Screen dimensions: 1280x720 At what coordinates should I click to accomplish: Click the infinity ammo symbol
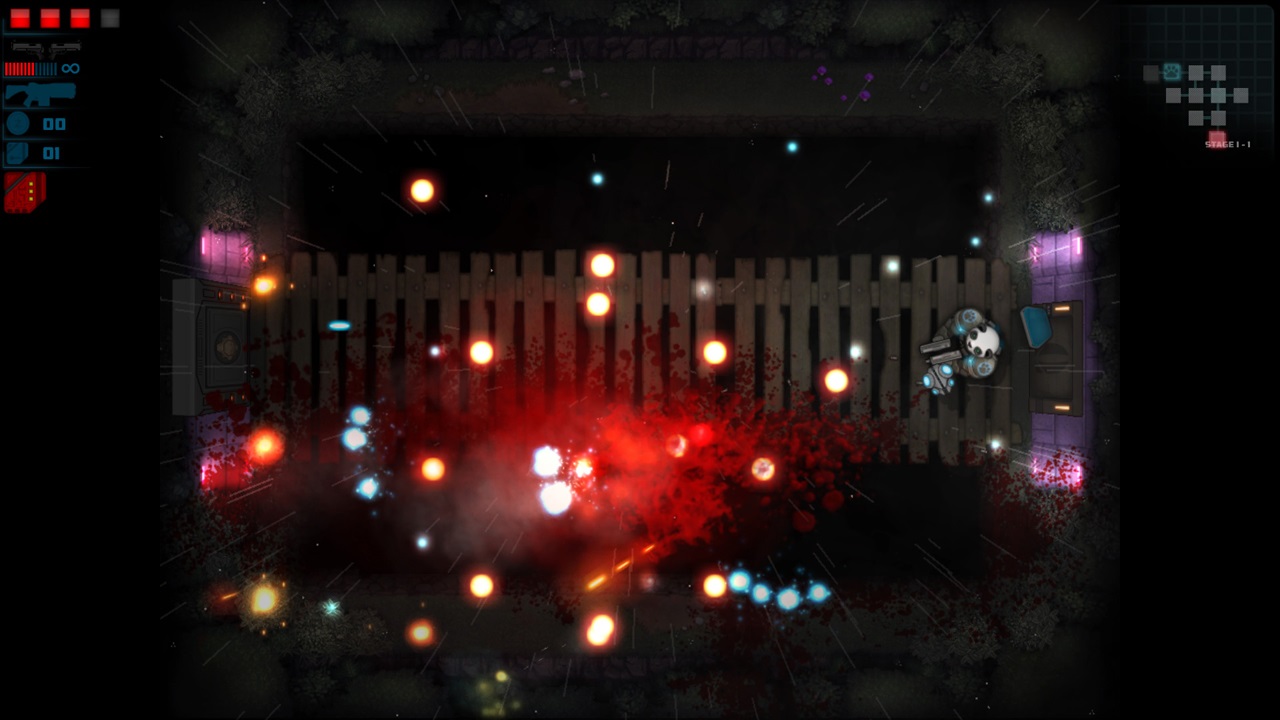point(69,68)
